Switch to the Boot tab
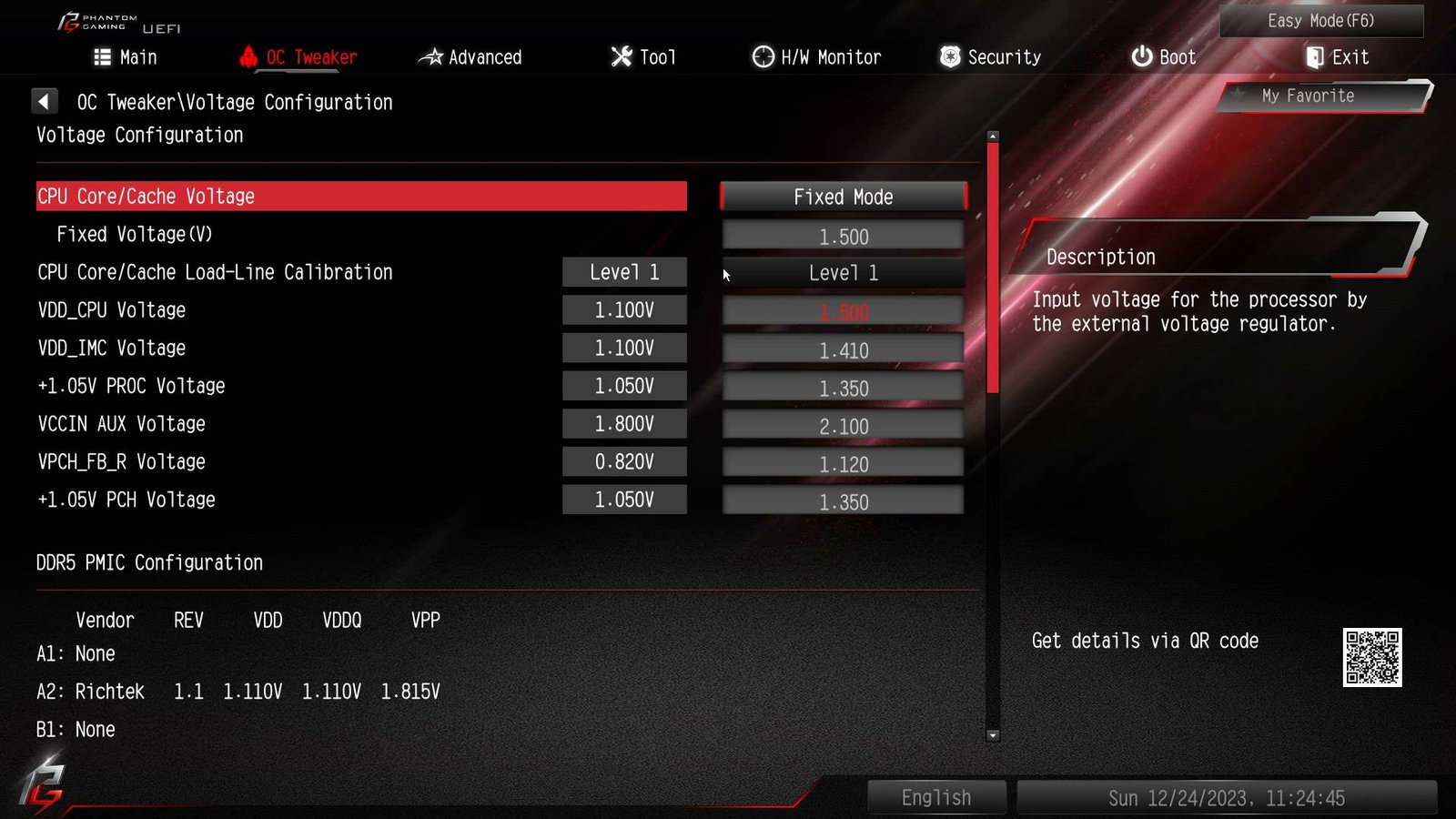This screenshot has height=819, width=1456. point(1163,57)
